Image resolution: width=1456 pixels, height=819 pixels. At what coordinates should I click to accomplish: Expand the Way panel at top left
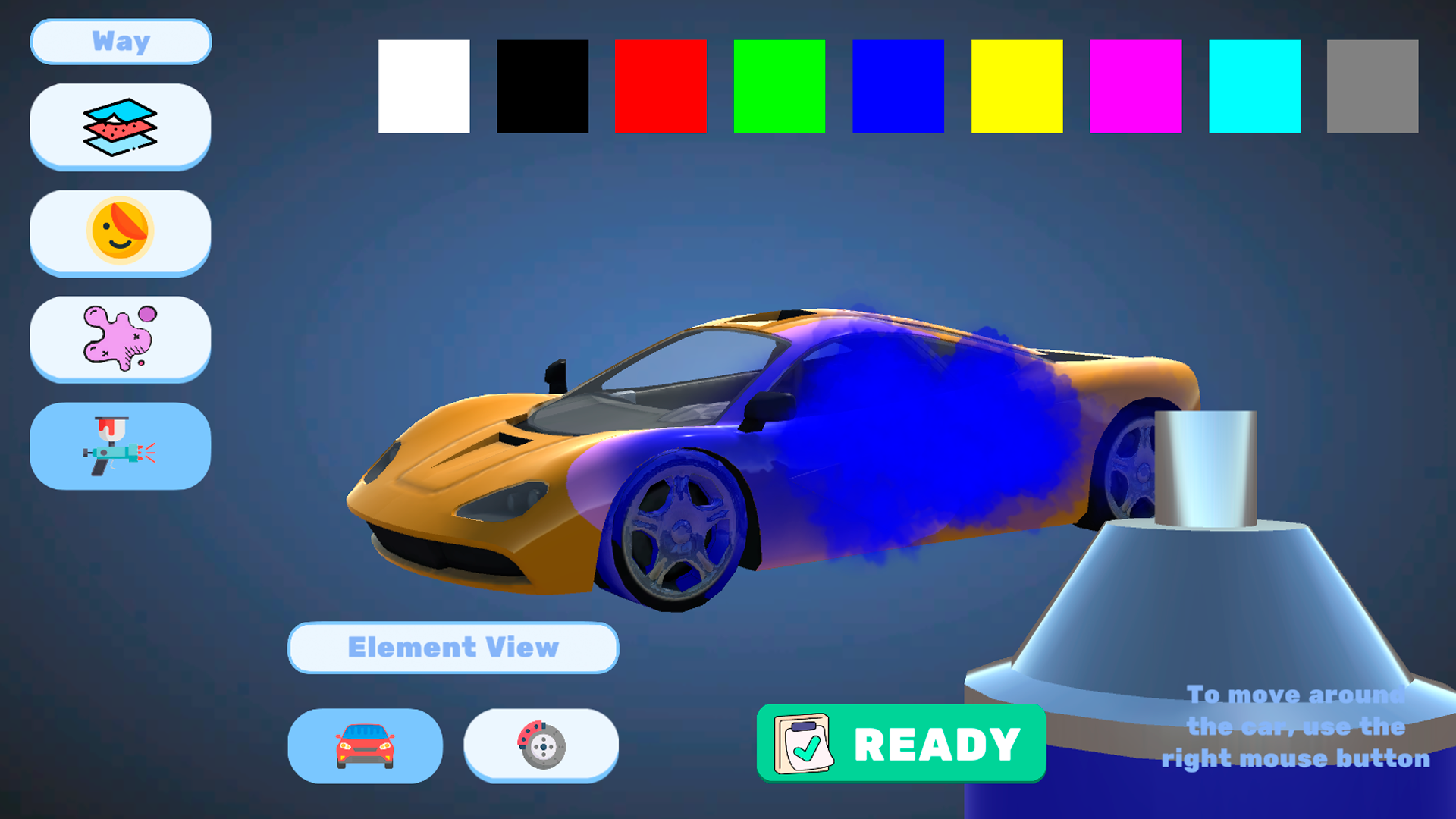pyautogui.click(x=120, y=42)
